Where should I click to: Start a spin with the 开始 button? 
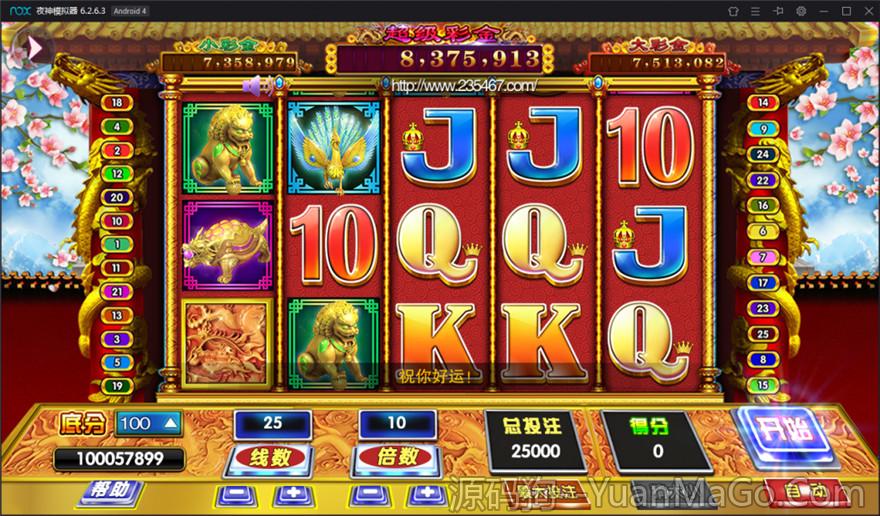[x=788, y=435]
